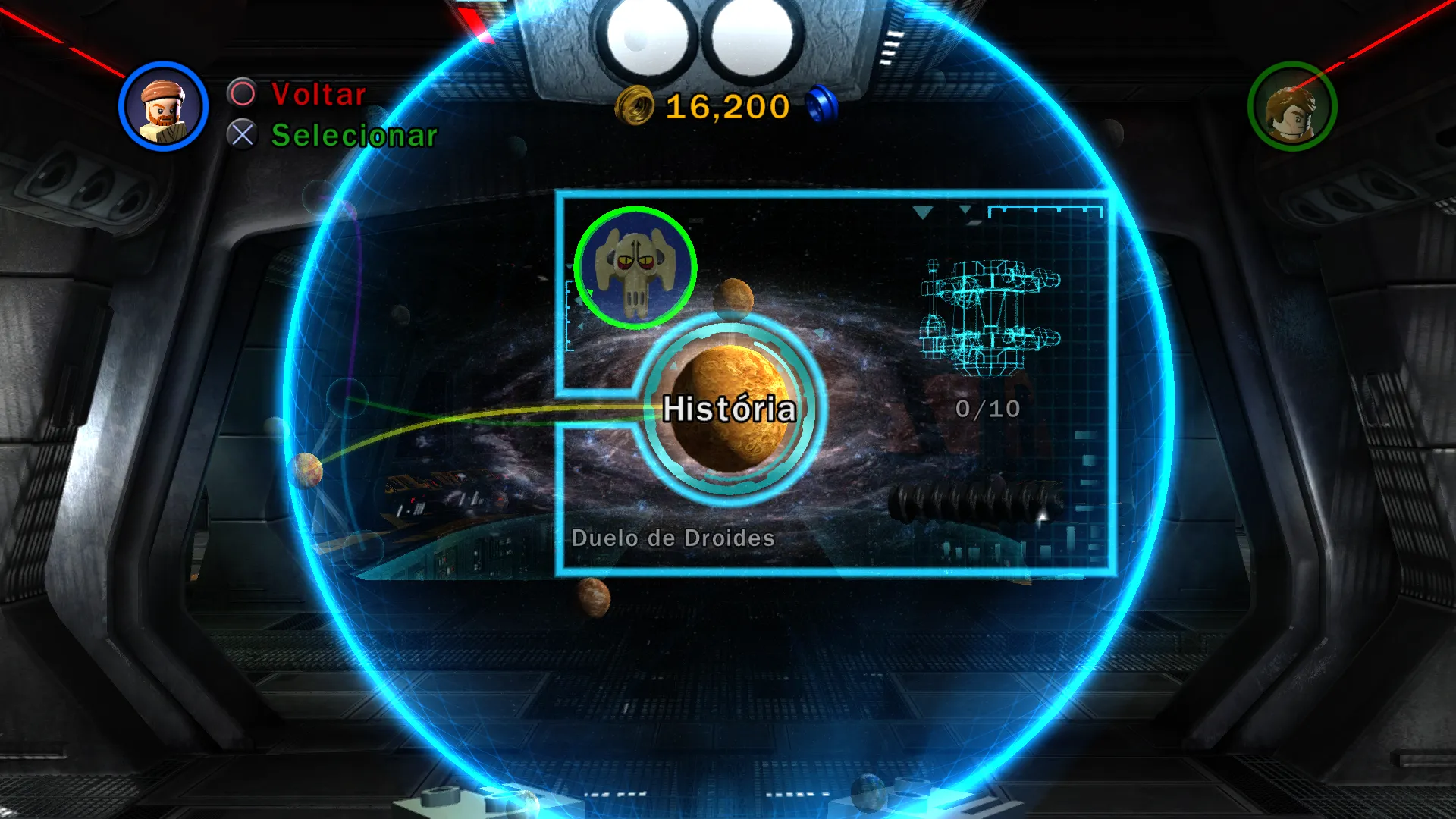Pick the planet node ending the yellow route

coord(307,469)
